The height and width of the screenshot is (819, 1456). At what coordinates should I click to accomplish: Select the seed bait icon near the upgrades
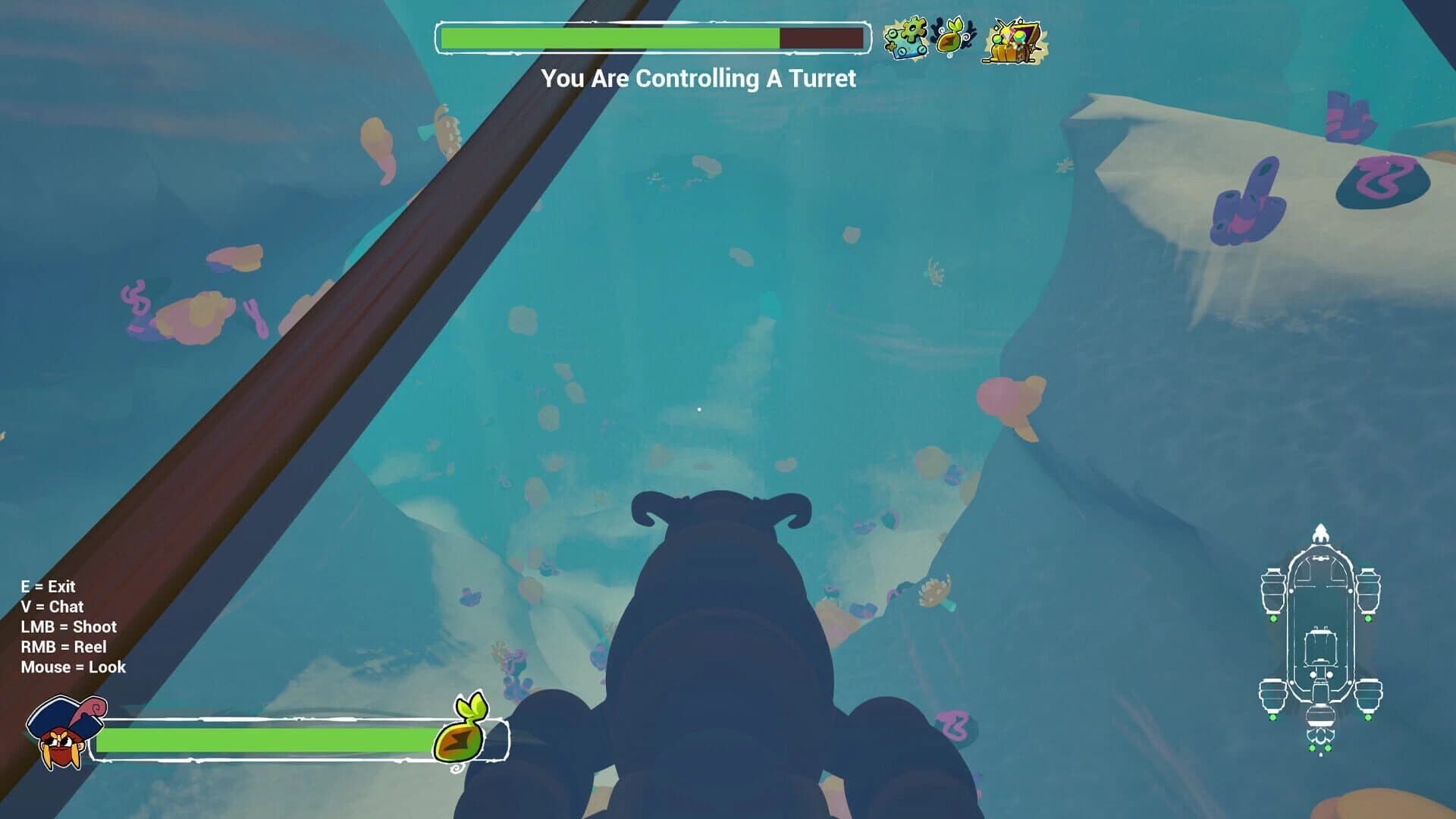[x=948, y=36]
